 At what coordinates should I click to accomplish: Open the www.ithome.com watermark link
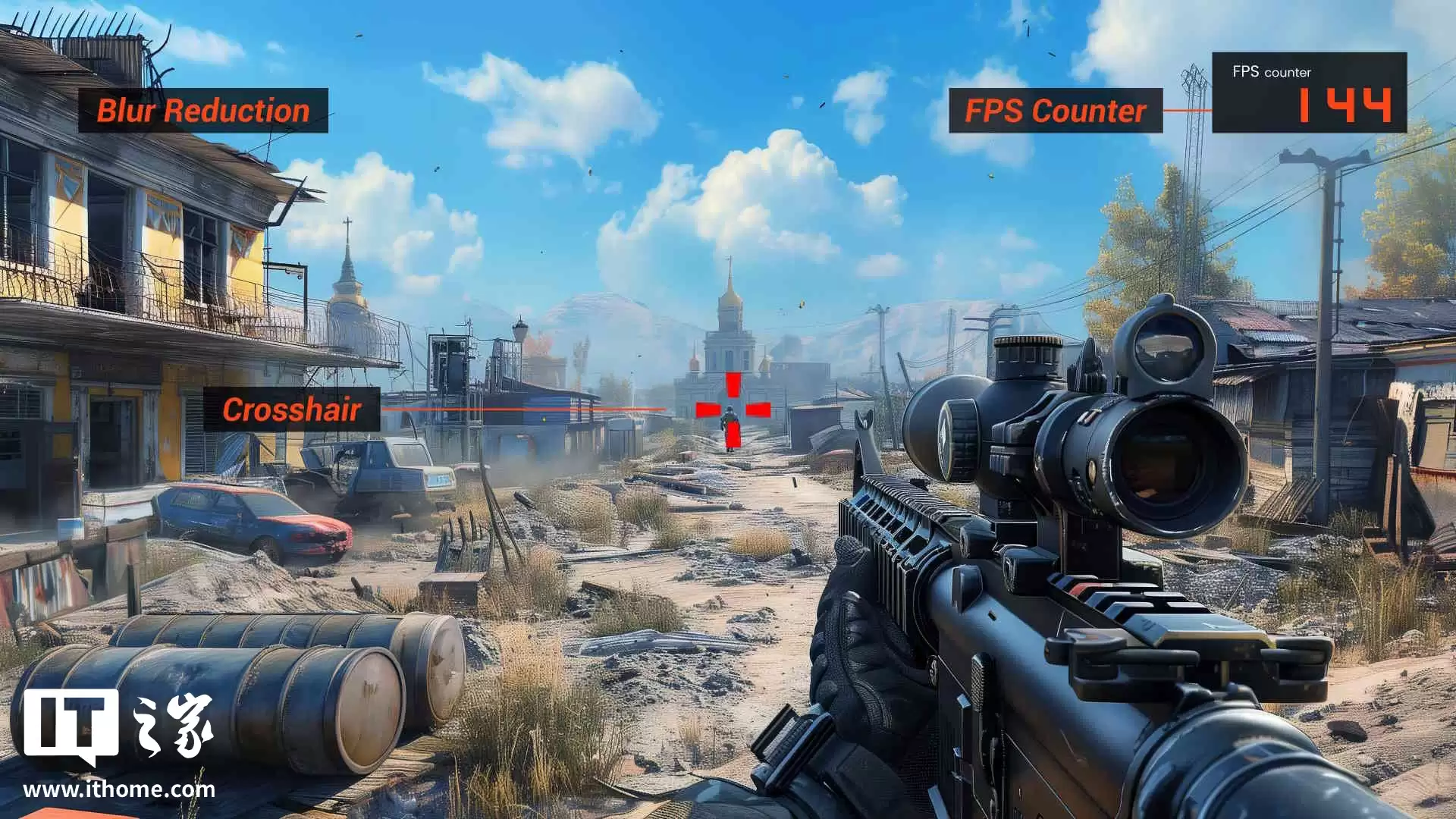[x=119, y=789]
